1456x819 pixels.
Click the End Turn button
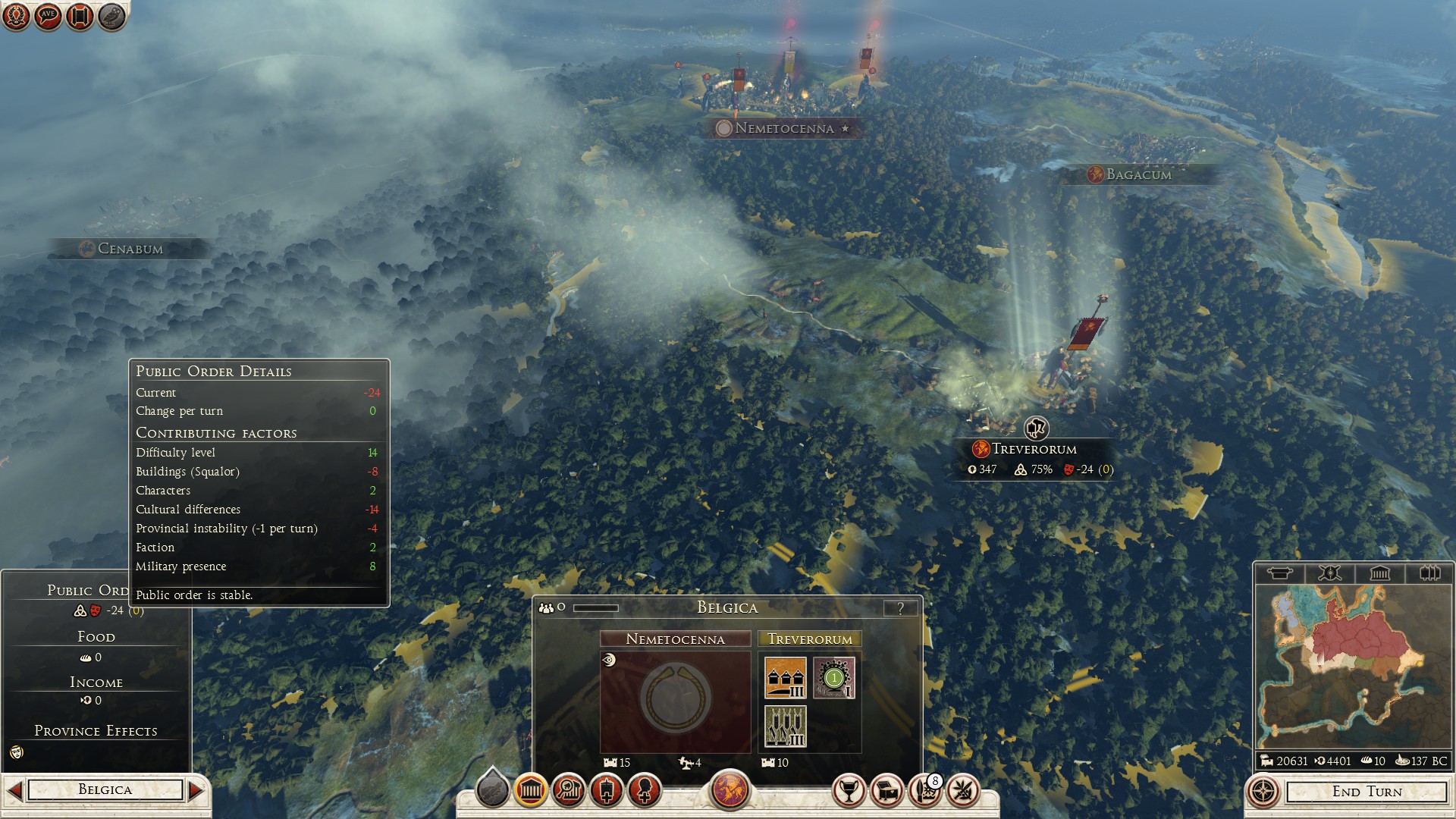(1369, 792)
